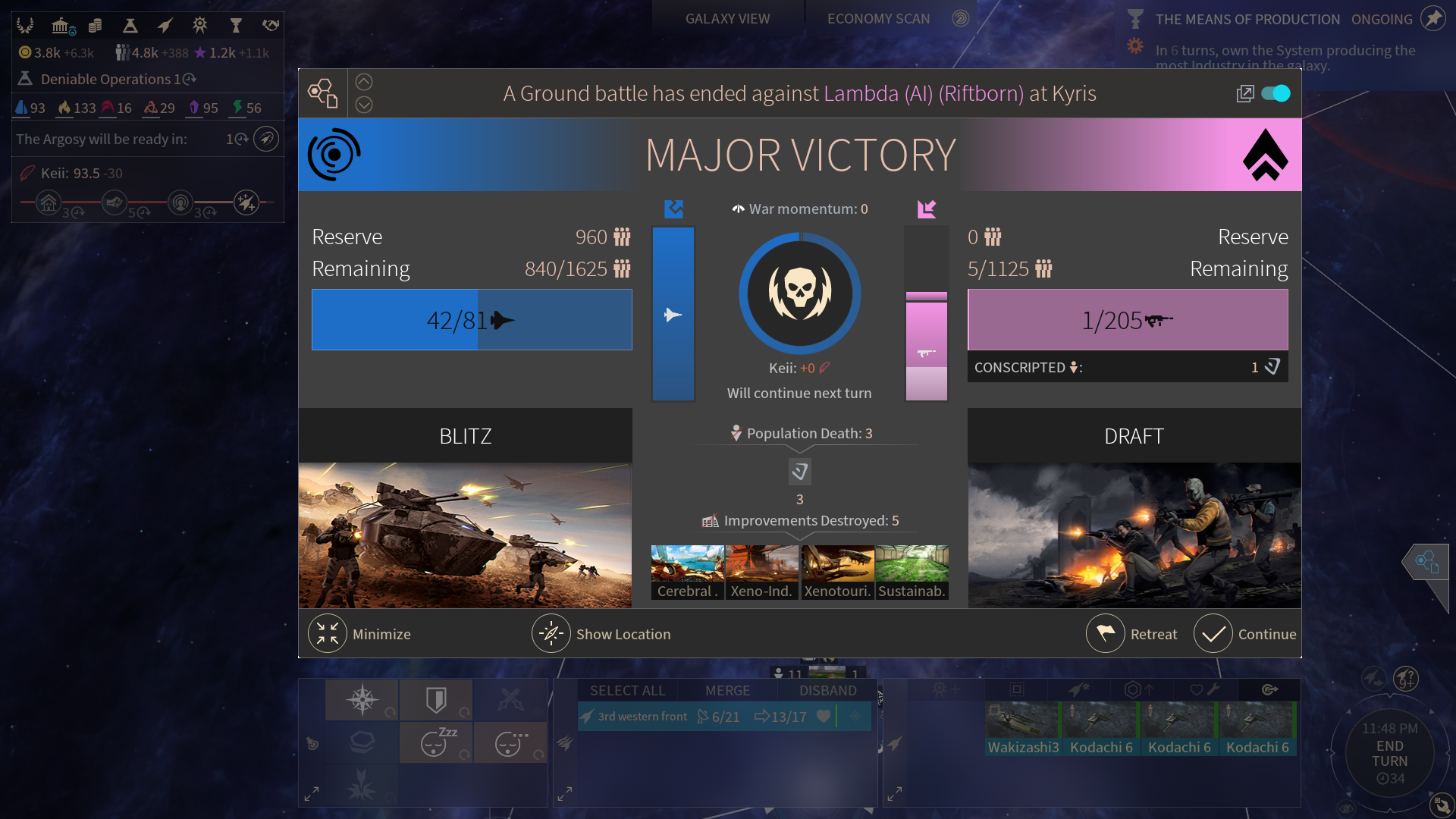This screenshot has width=1456, height=819.
Task: Open The Means of Production quest
Action: click(x=1247, y=20)
